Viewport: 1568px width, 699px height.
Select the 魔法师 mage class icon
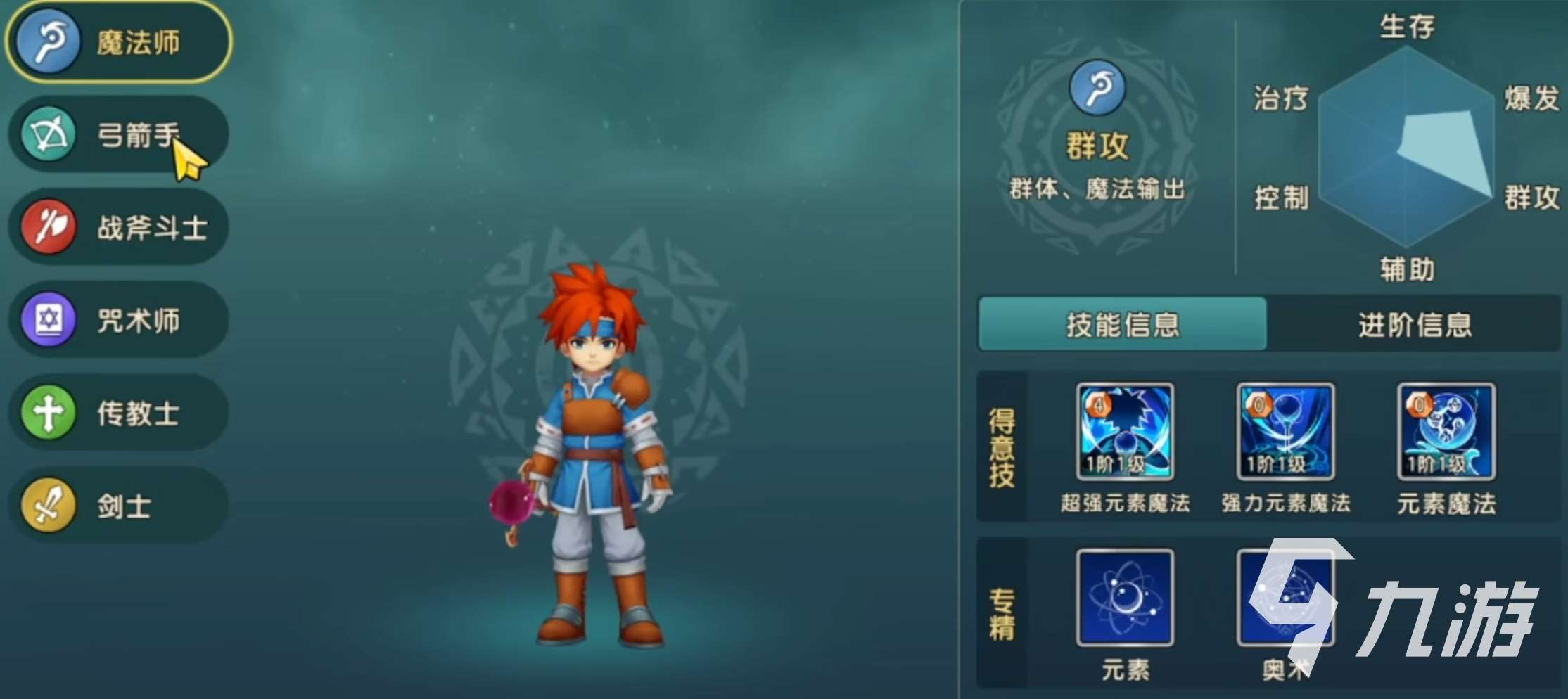pos(48,41)
